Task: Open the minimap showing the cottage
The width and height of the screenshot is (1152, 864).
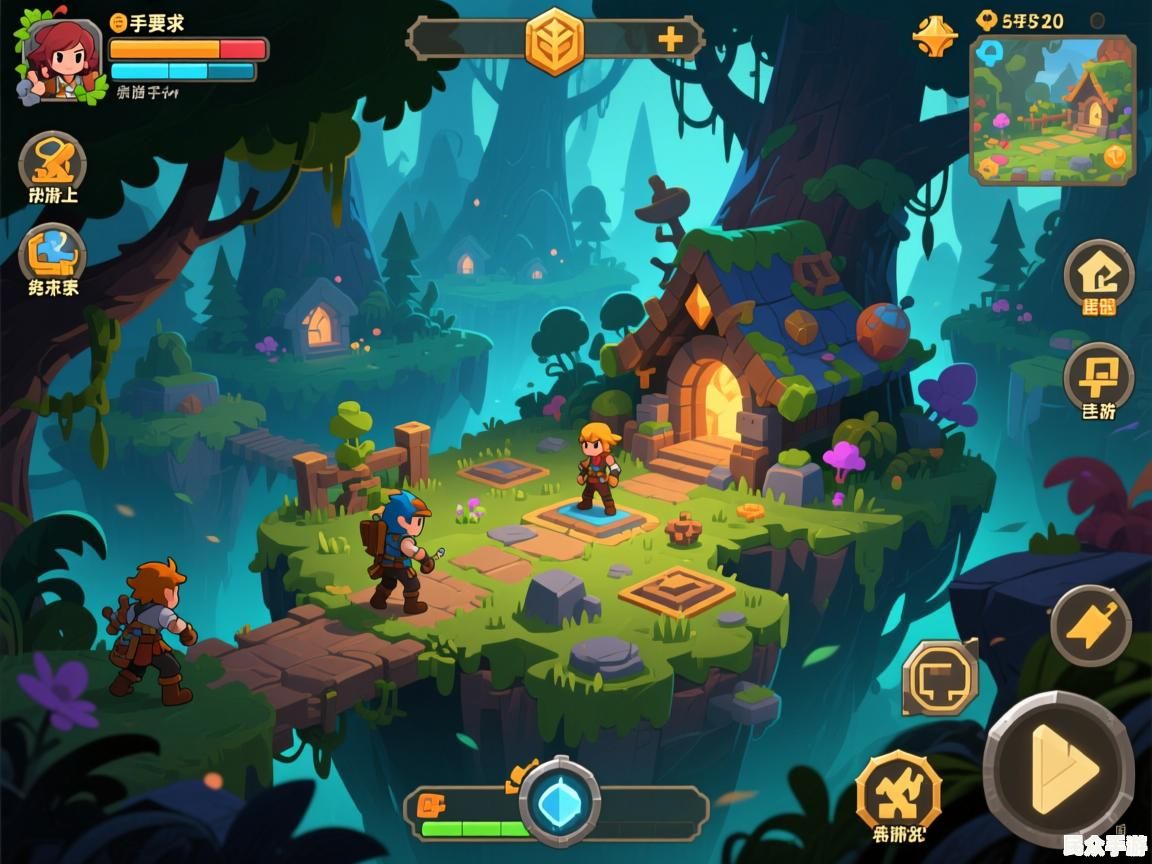Action: click(1052, 110)
